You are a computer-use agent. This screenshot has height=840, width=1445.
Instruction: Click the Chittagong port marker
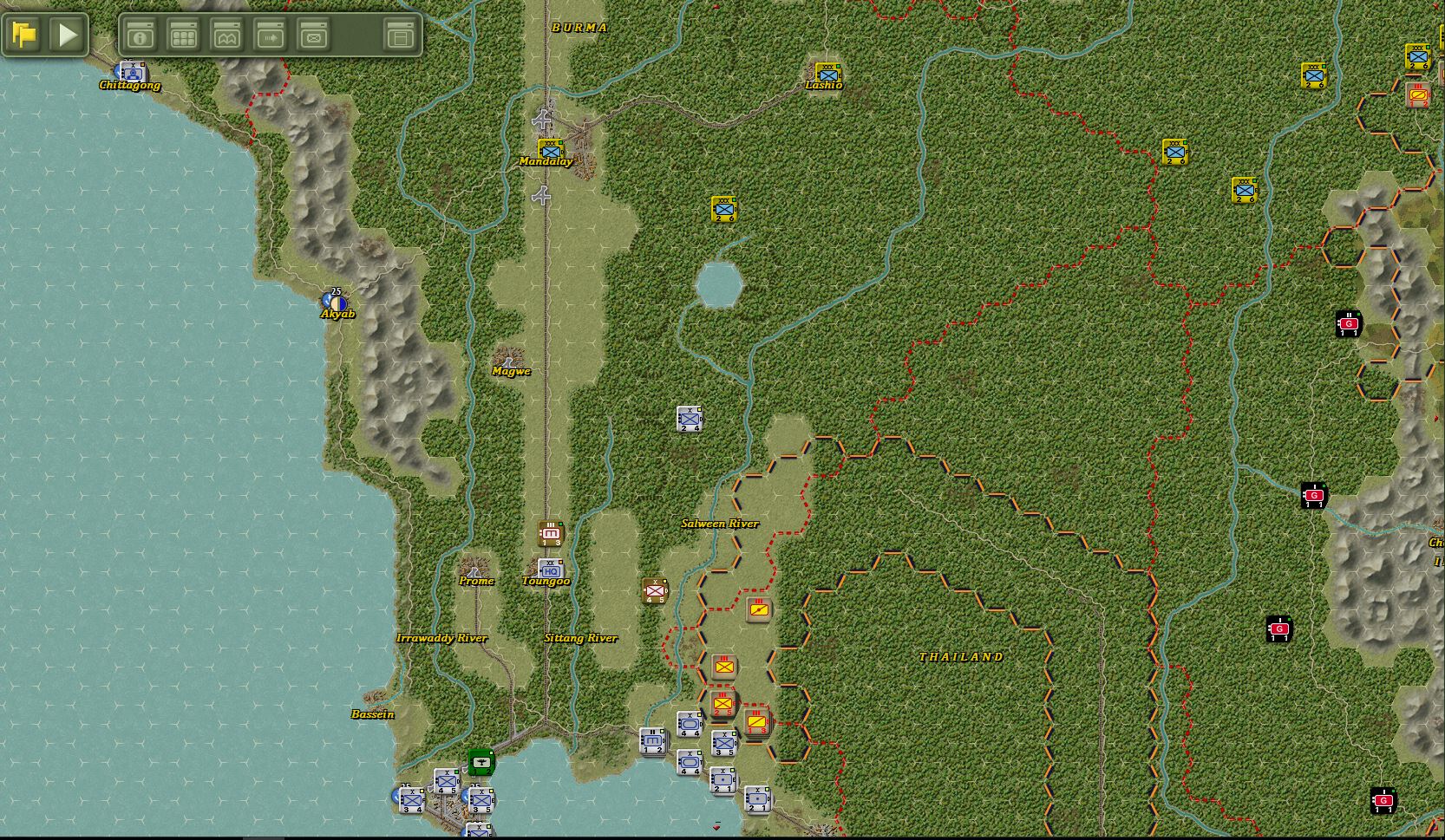coord(131,74)
